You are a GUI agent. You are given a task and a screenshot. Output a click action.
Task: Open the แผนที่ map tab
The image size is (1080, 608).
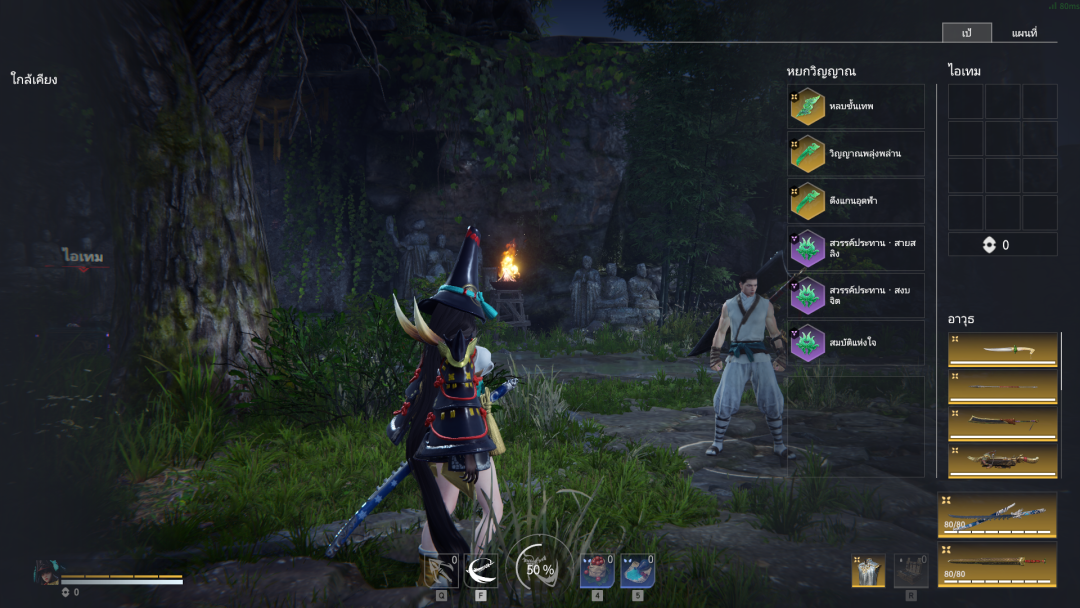click(x=1024, y=33)
